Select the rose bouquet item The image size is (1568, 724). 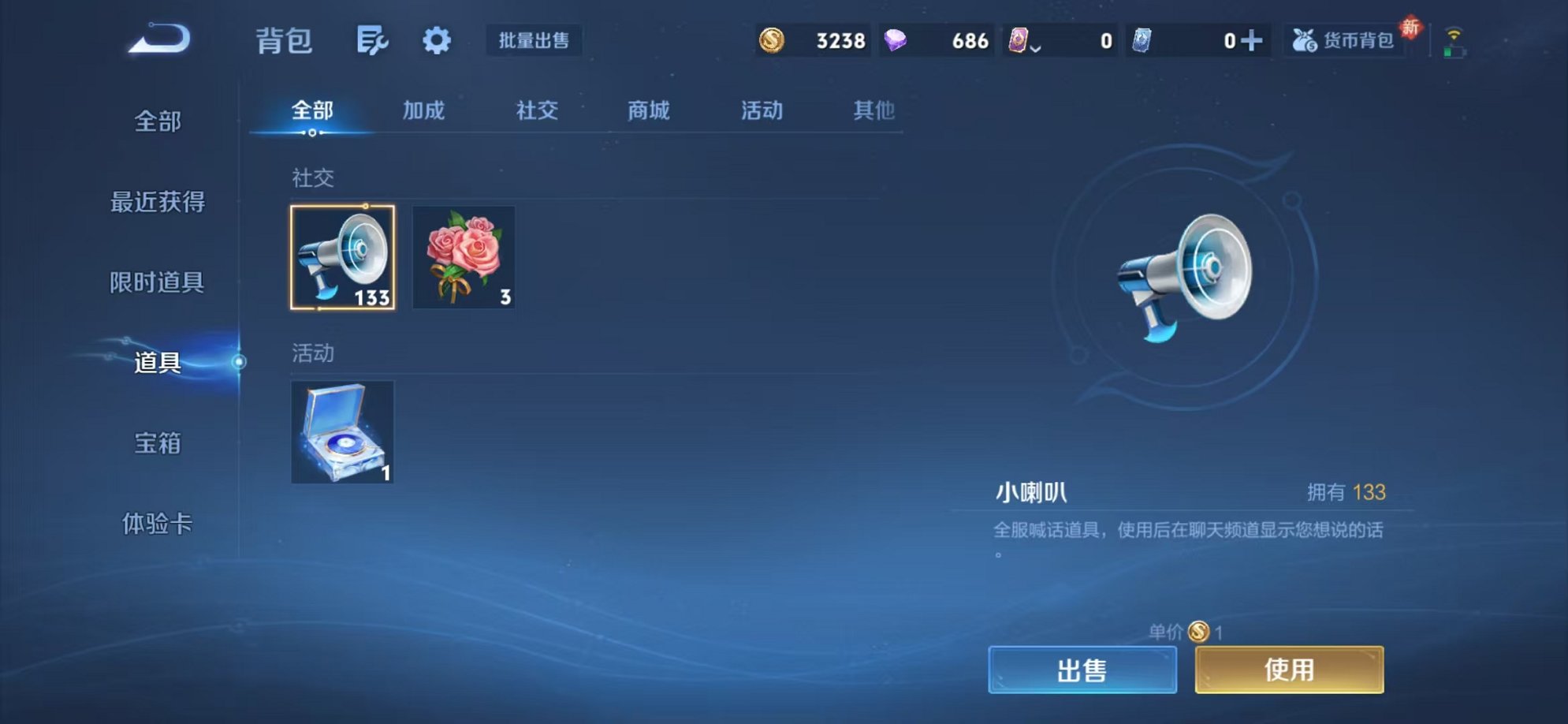pyautogui.click(x=464, y=258)
